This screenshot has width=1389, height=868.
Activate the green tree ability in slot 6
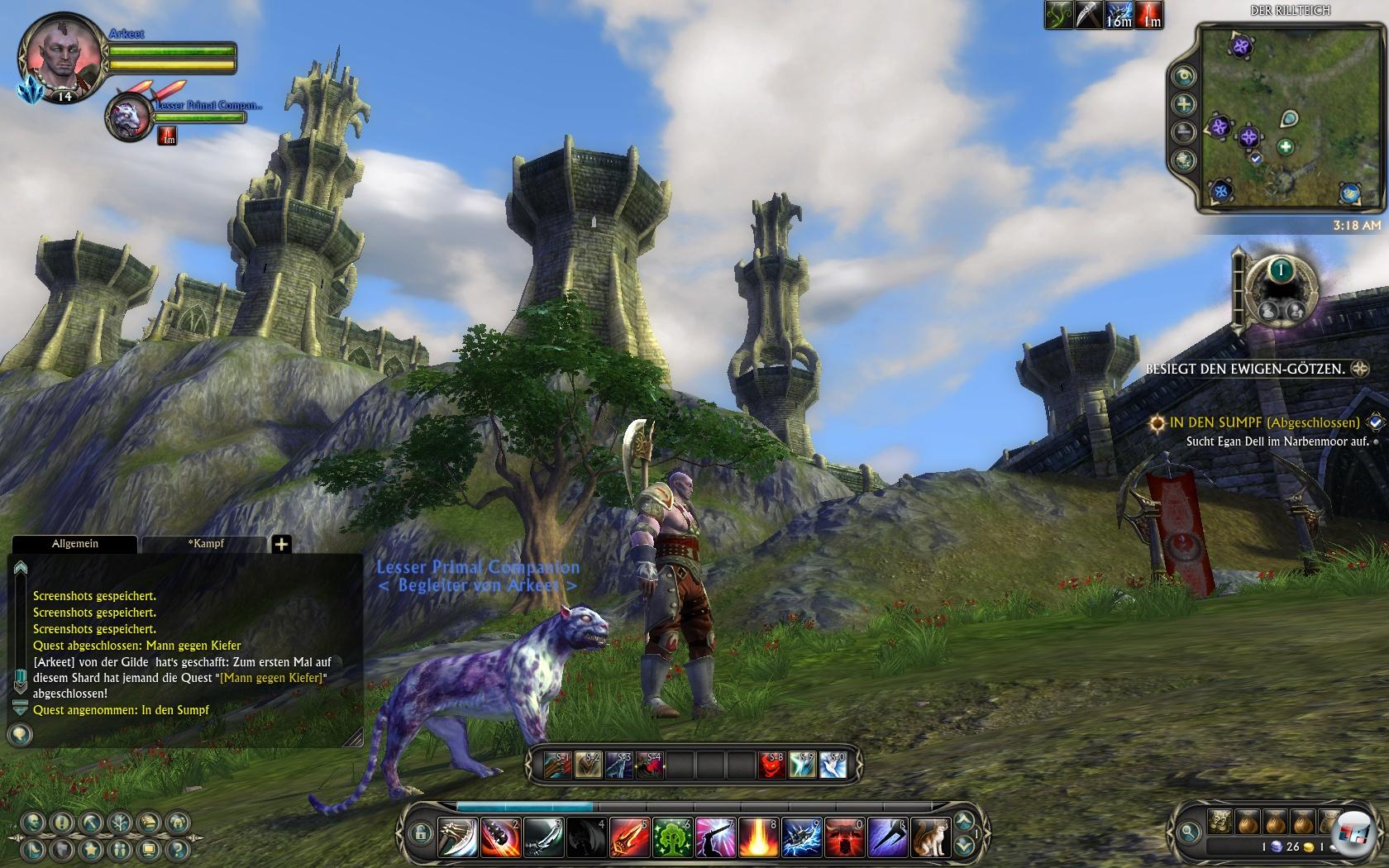tap(672, 837)
